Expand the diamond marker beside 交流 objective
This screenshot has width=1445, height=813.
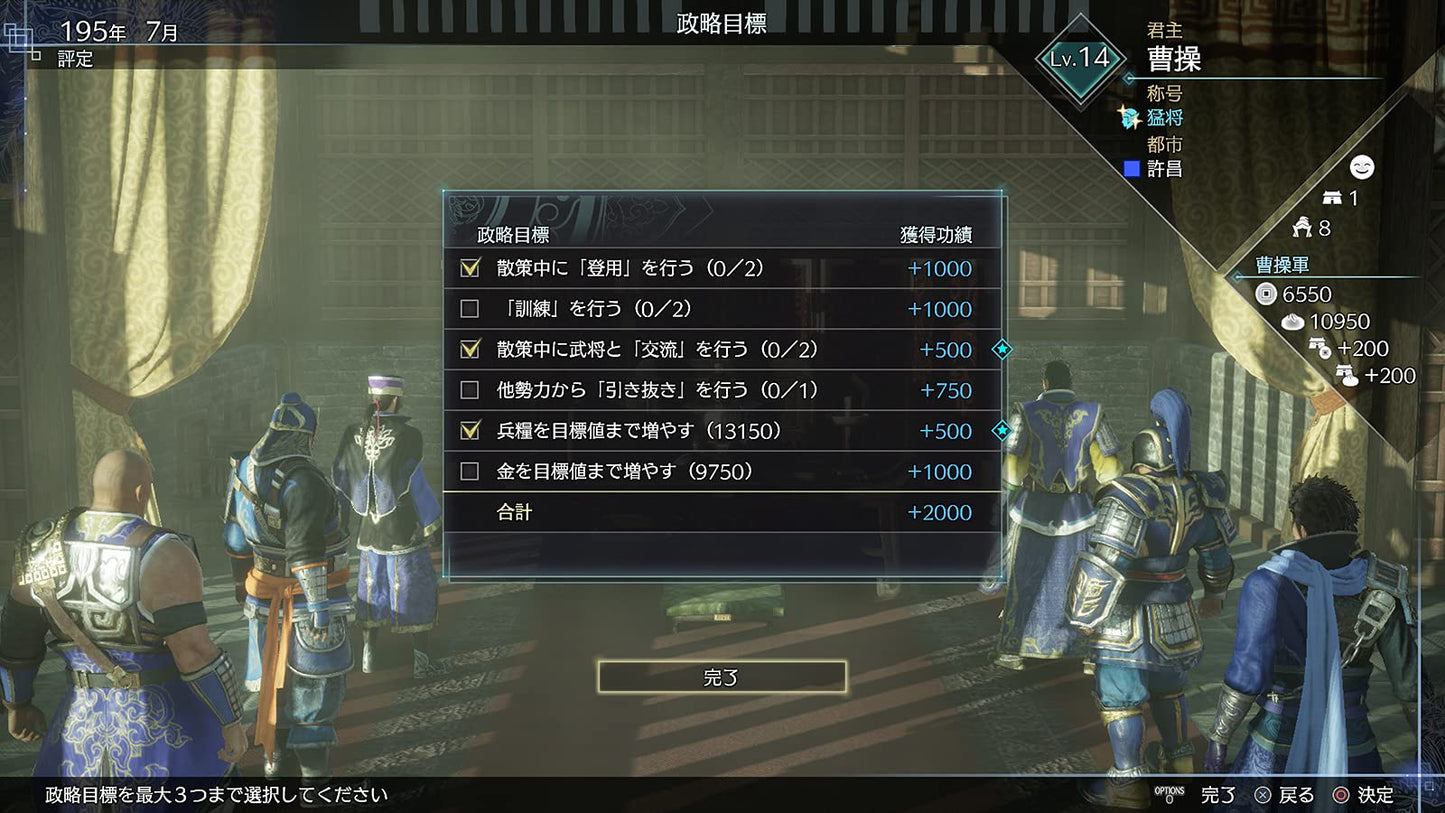click(x=1002, y=349)
